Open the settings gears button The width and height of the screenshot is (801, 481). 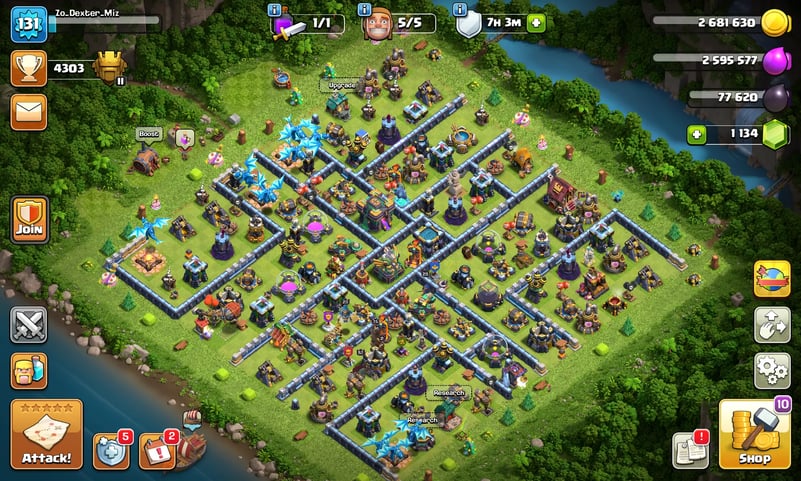(x=771, y=370)
